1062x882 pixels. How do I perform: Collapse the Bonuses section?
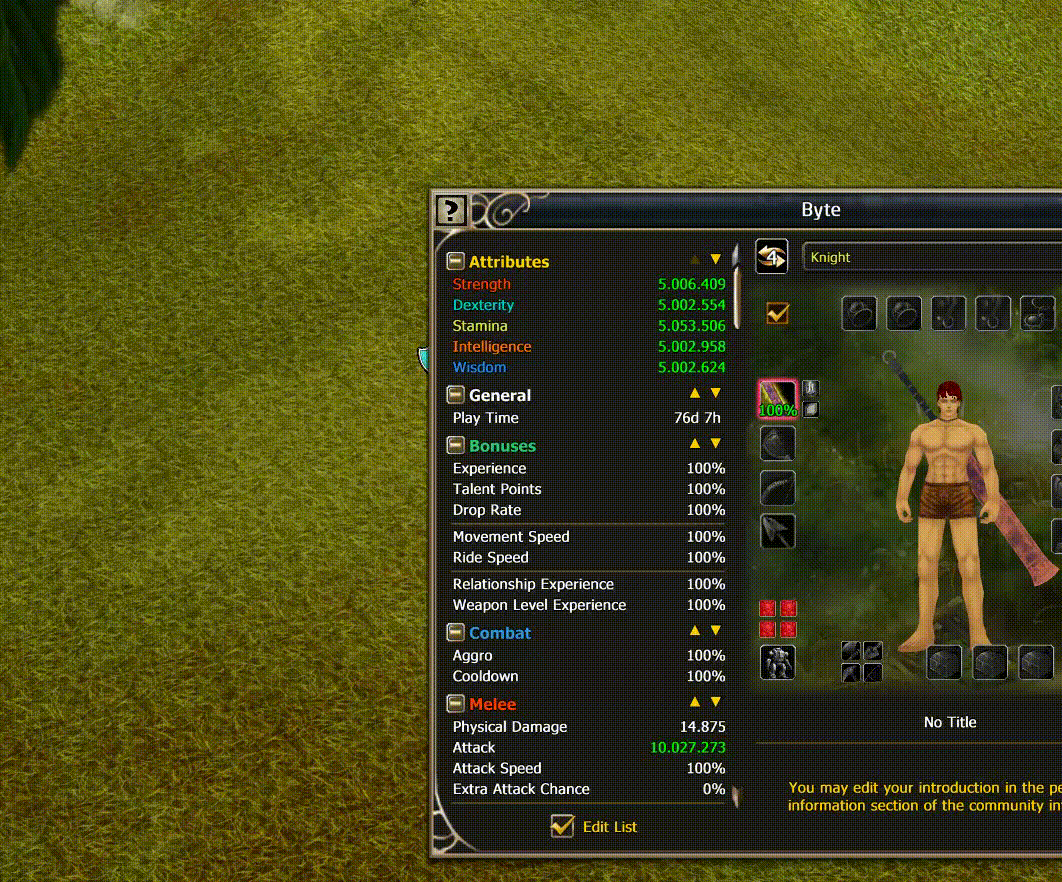pyautogui.click(x=455, y=446)
